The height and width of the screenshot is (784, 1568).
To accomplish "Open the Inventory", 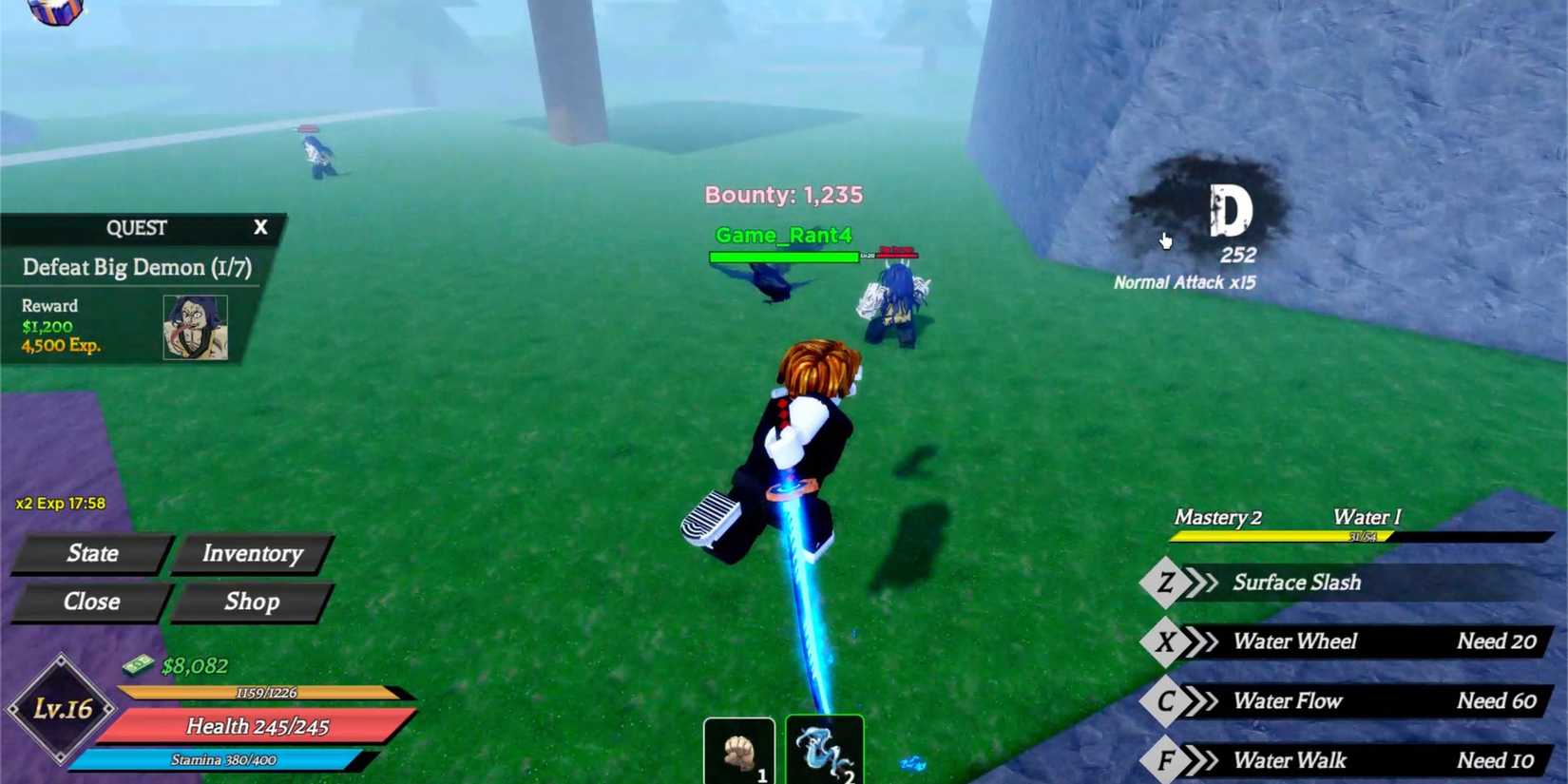I will [x=252, y=553].
